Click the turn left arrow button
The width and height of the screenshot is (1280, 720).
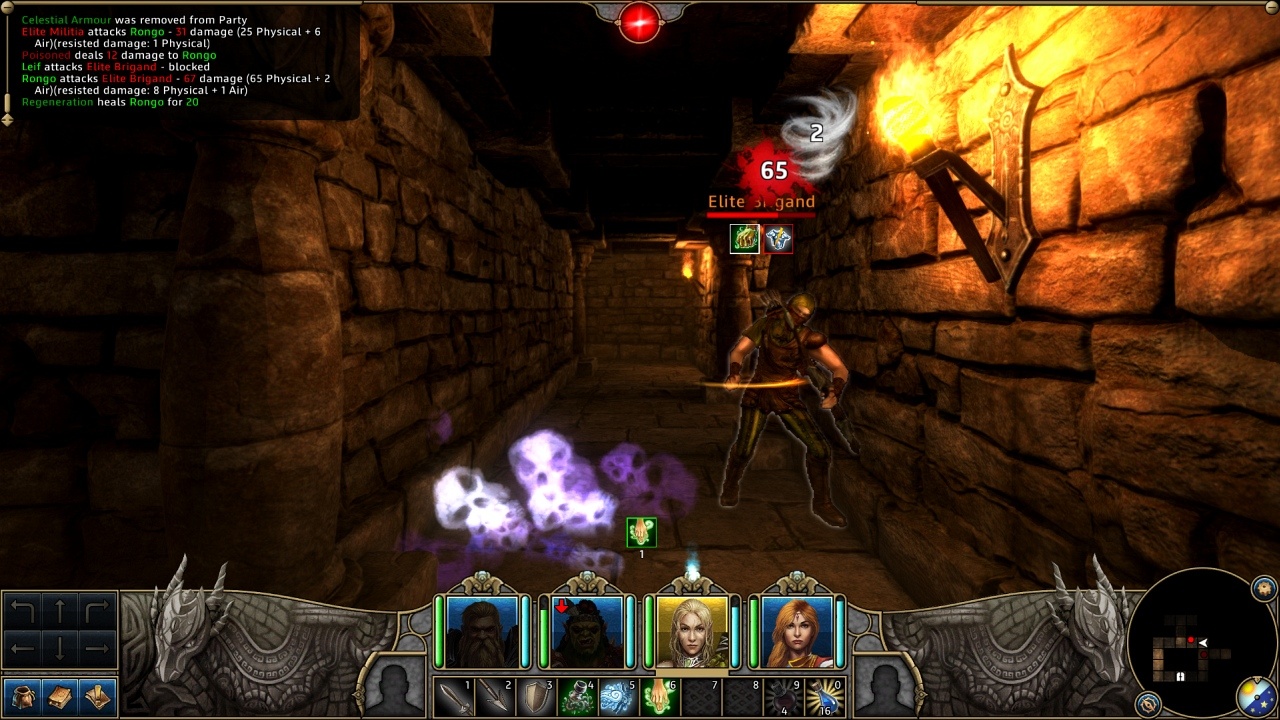[x=22, y=611]
